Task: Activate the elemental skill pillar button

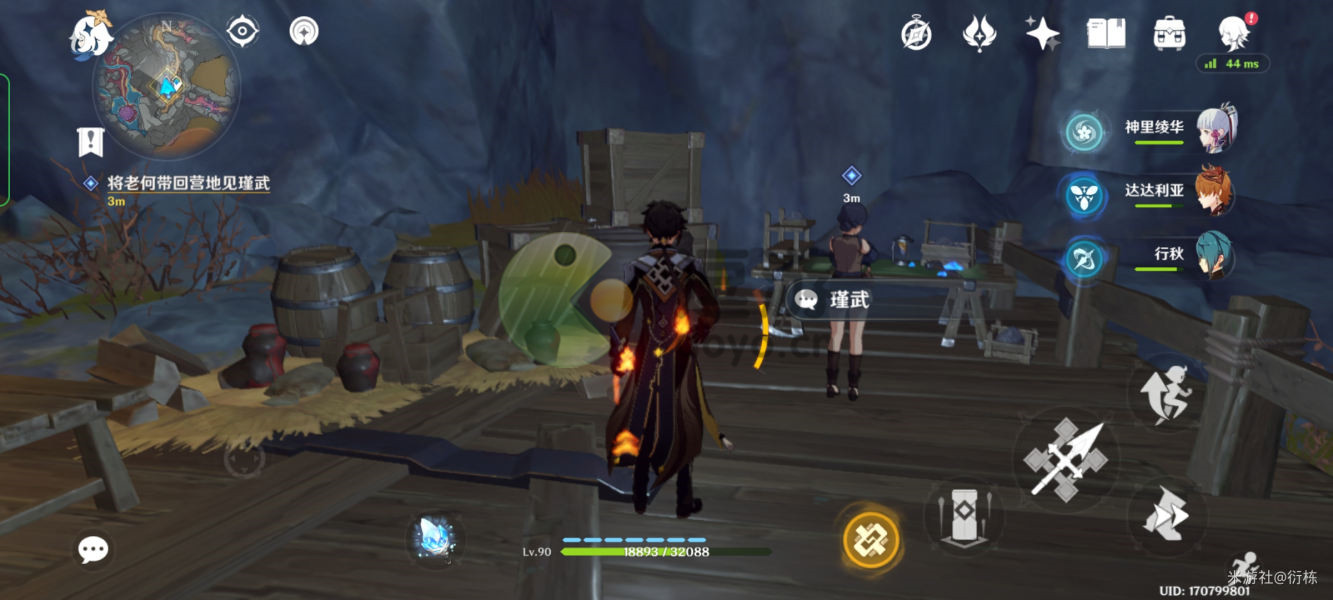Action: tap(962, 515)
